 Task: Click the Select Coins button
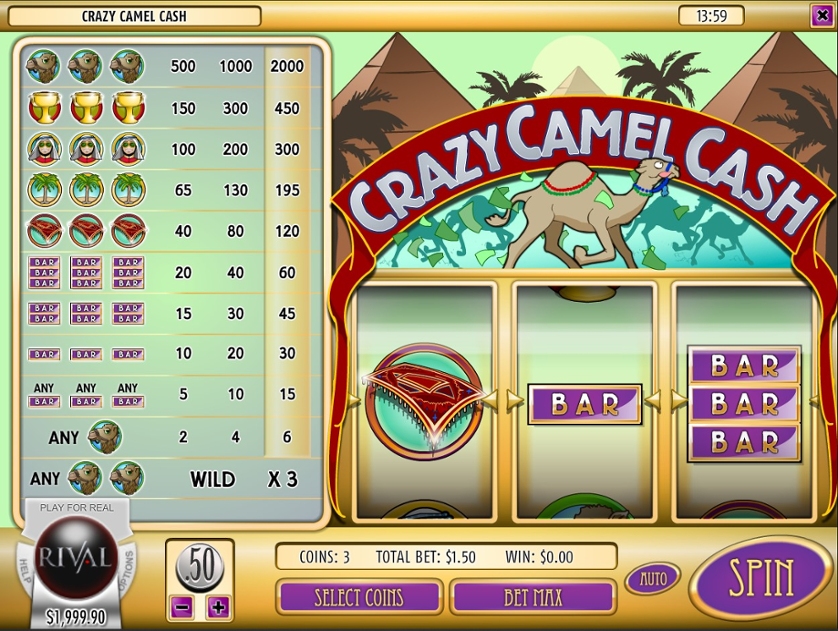[359, 597]
